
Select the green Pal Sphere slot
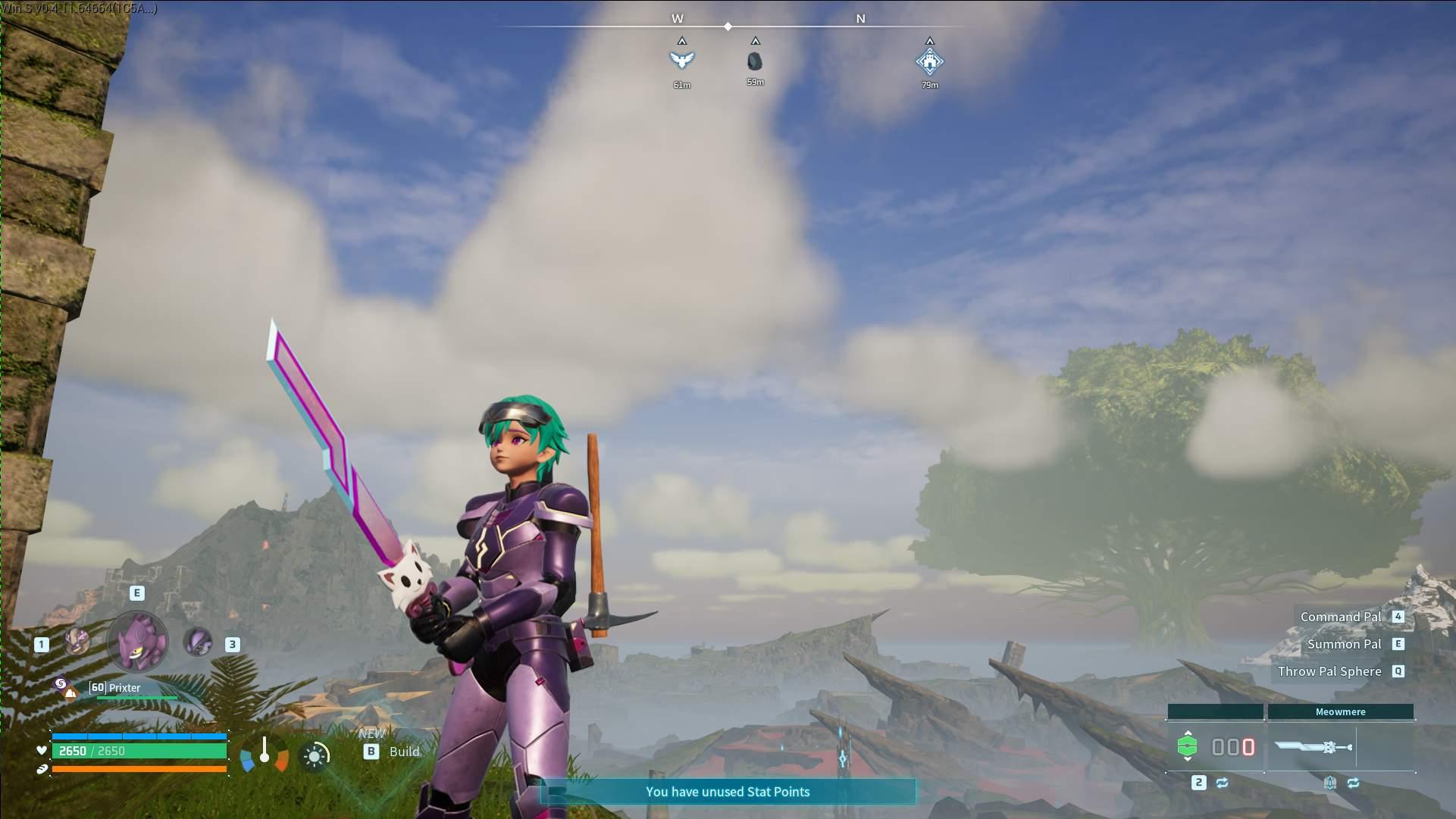(1187, 746)
